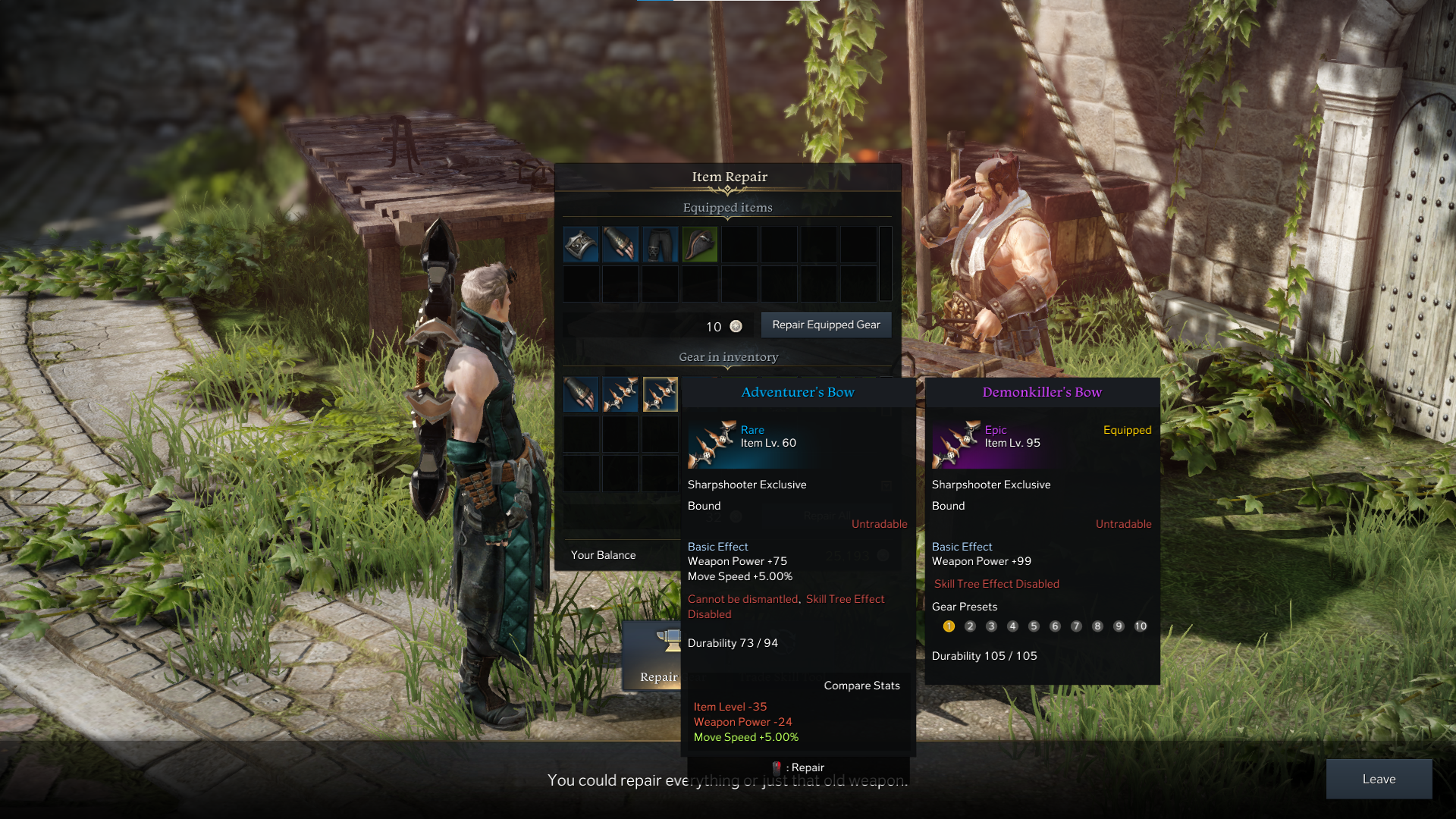
Task: Select Gear Preset 2
Action: tap(970, 626)
